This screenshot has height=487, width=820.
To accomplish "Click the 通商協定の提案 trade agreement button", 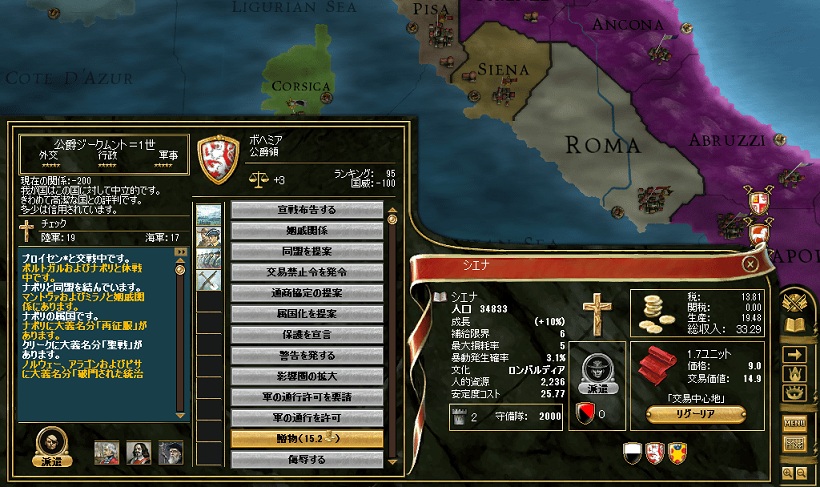I will pyautogui.click(x=307, y=293).
